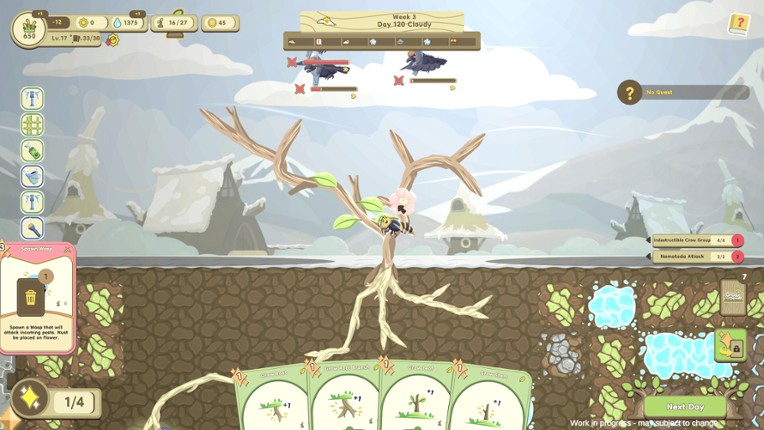
Task: Discard card using the trash bin icon
Action: point(31,297)
